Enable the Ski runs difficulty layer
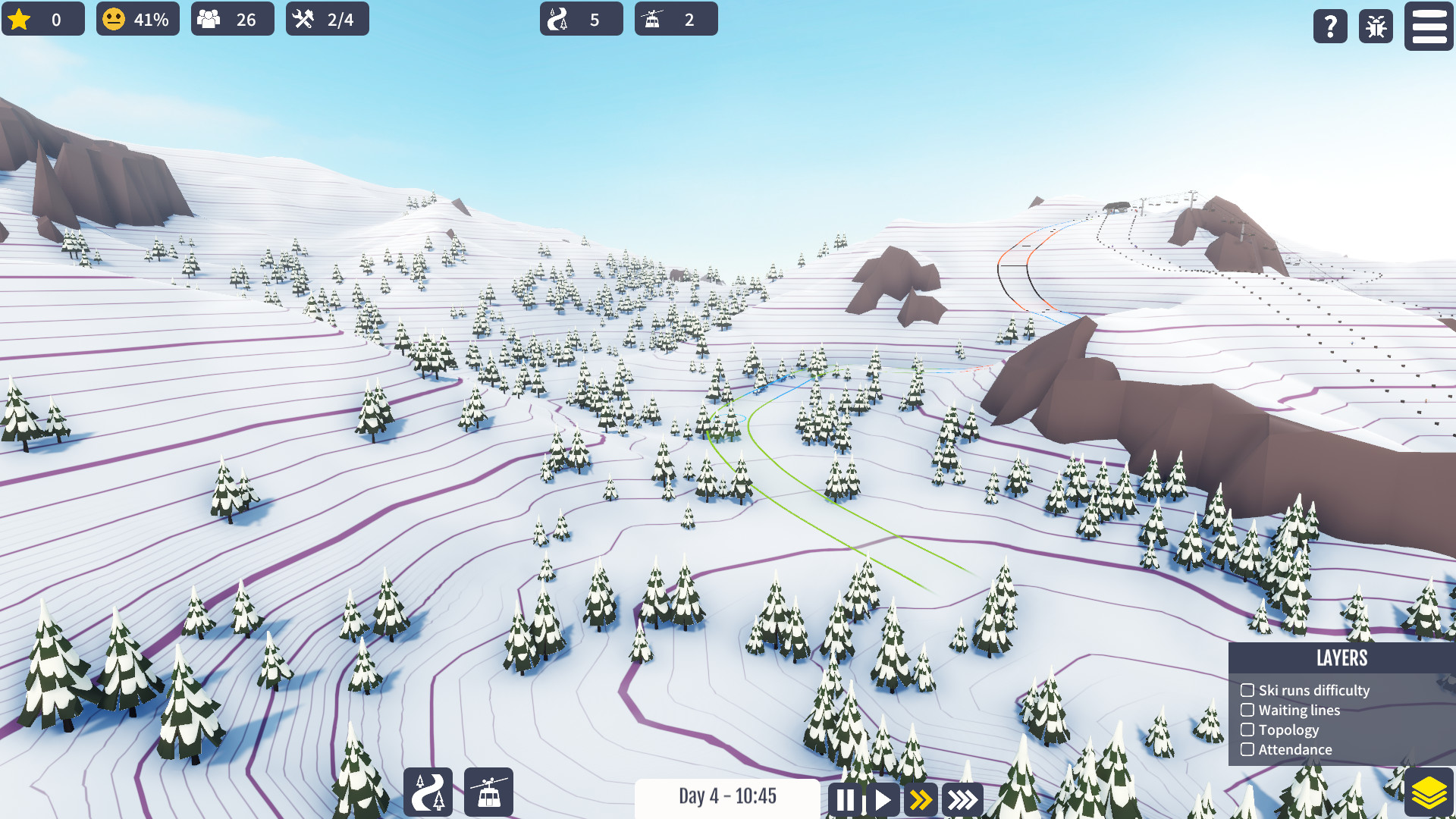 [x=1248, y=690]
